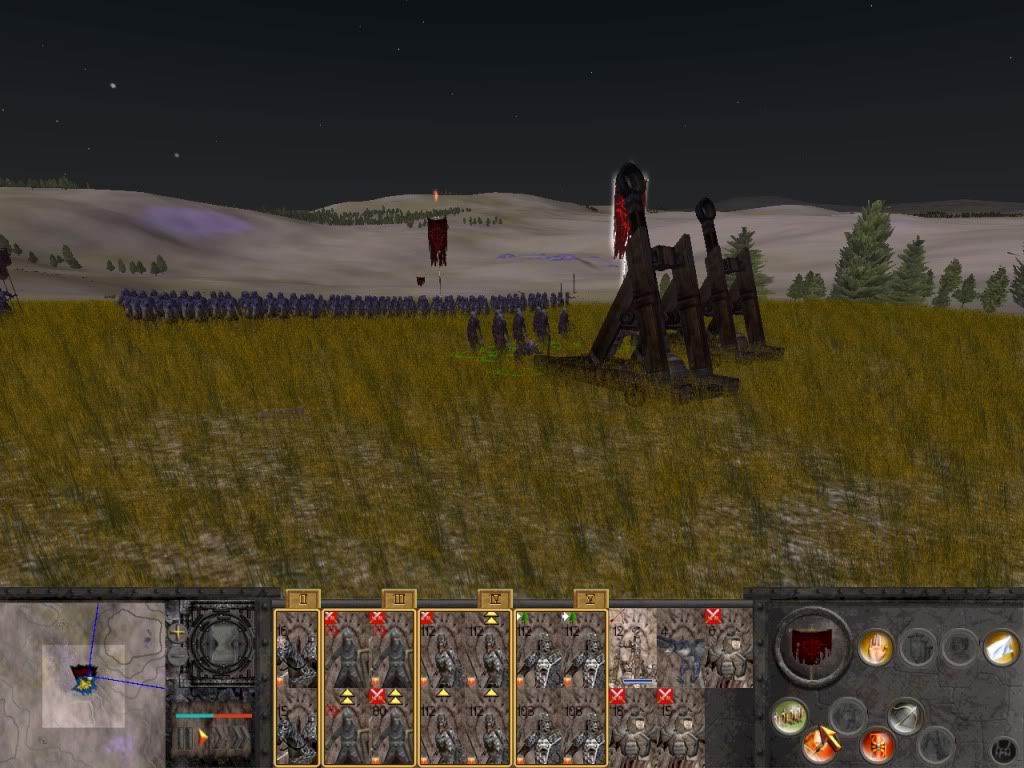Zoom out the minimap with minus button
The height and width of the screenshot is (768, 1024).
[x=178, y=656]
